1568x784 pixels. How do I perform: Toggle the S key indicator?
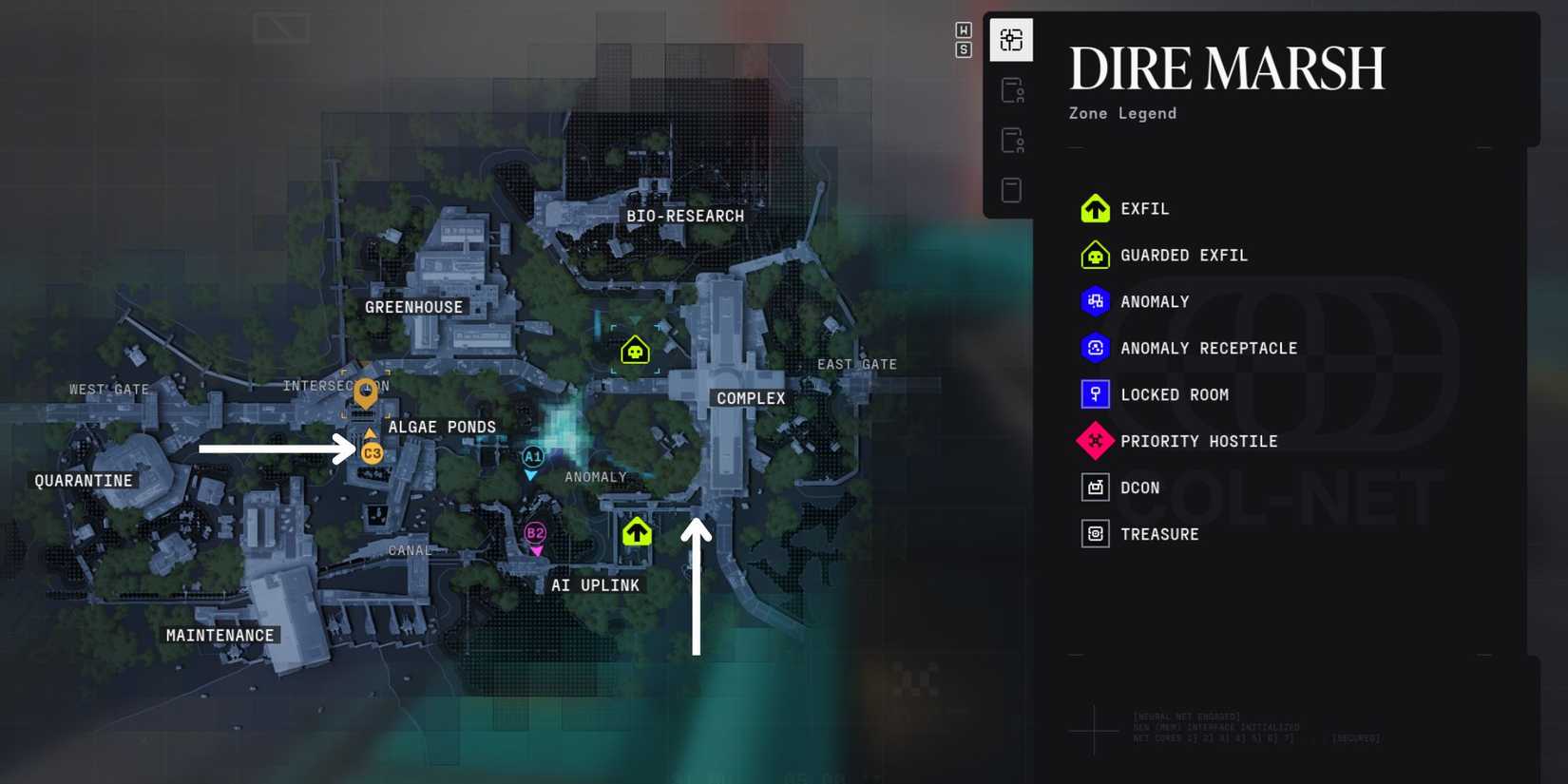(963, 49)
